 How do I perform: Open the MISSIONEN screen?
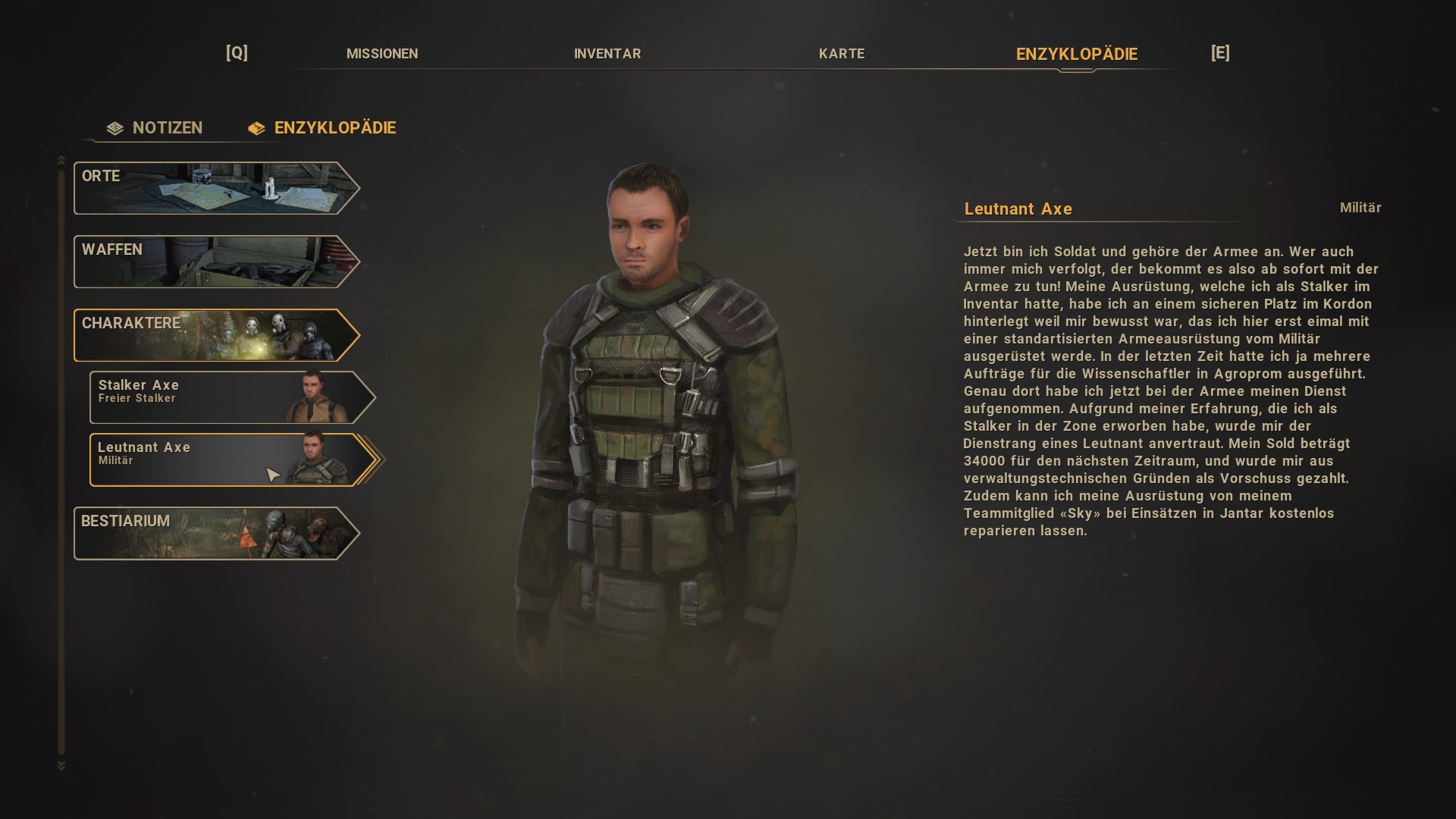(x=384, y=54)
